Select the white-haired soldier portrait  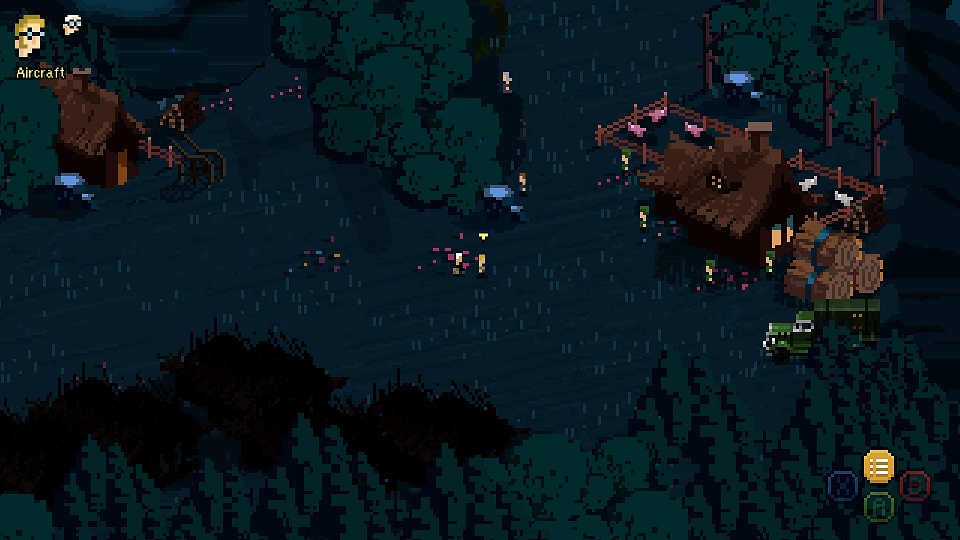73,25
